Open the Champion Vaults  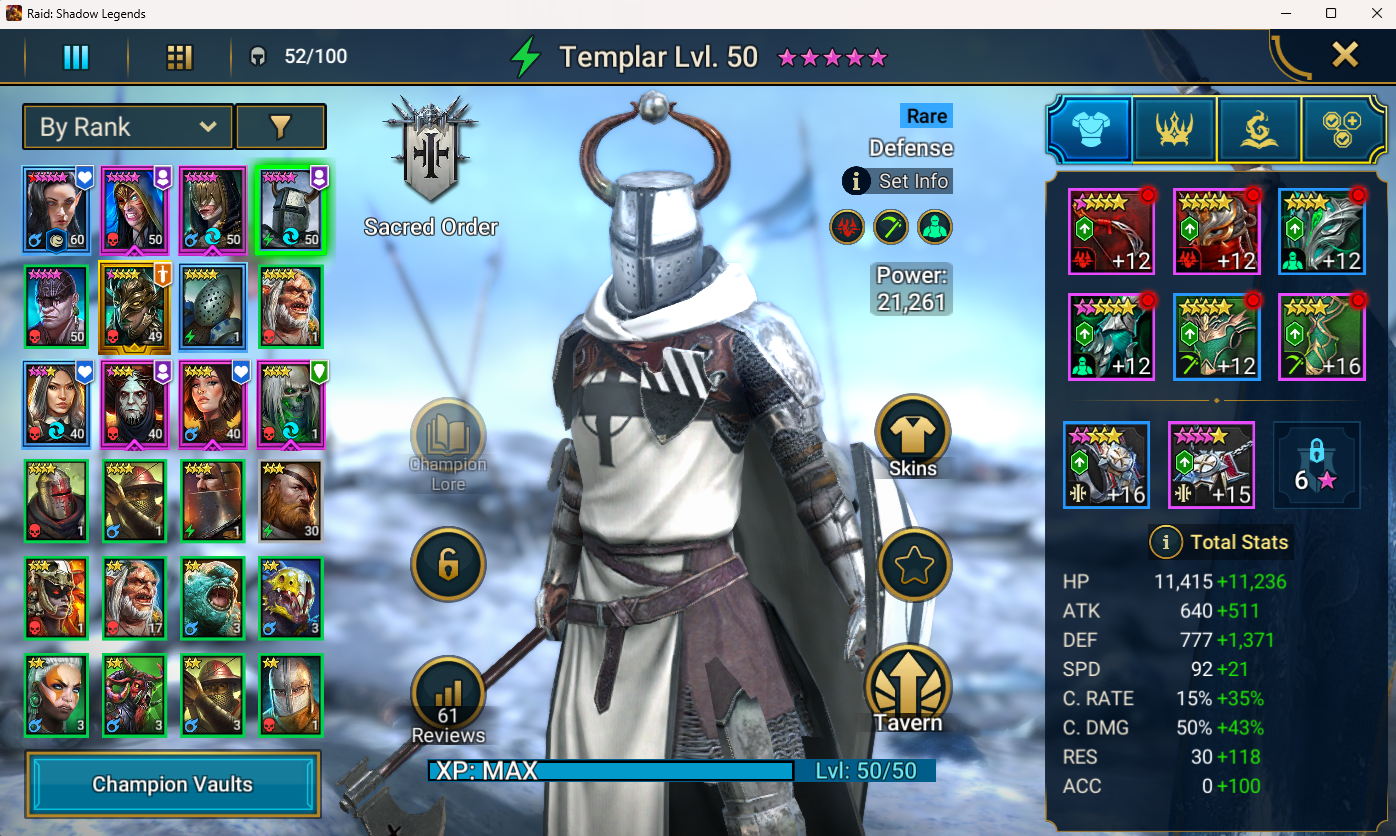click(x=172, y=784)
